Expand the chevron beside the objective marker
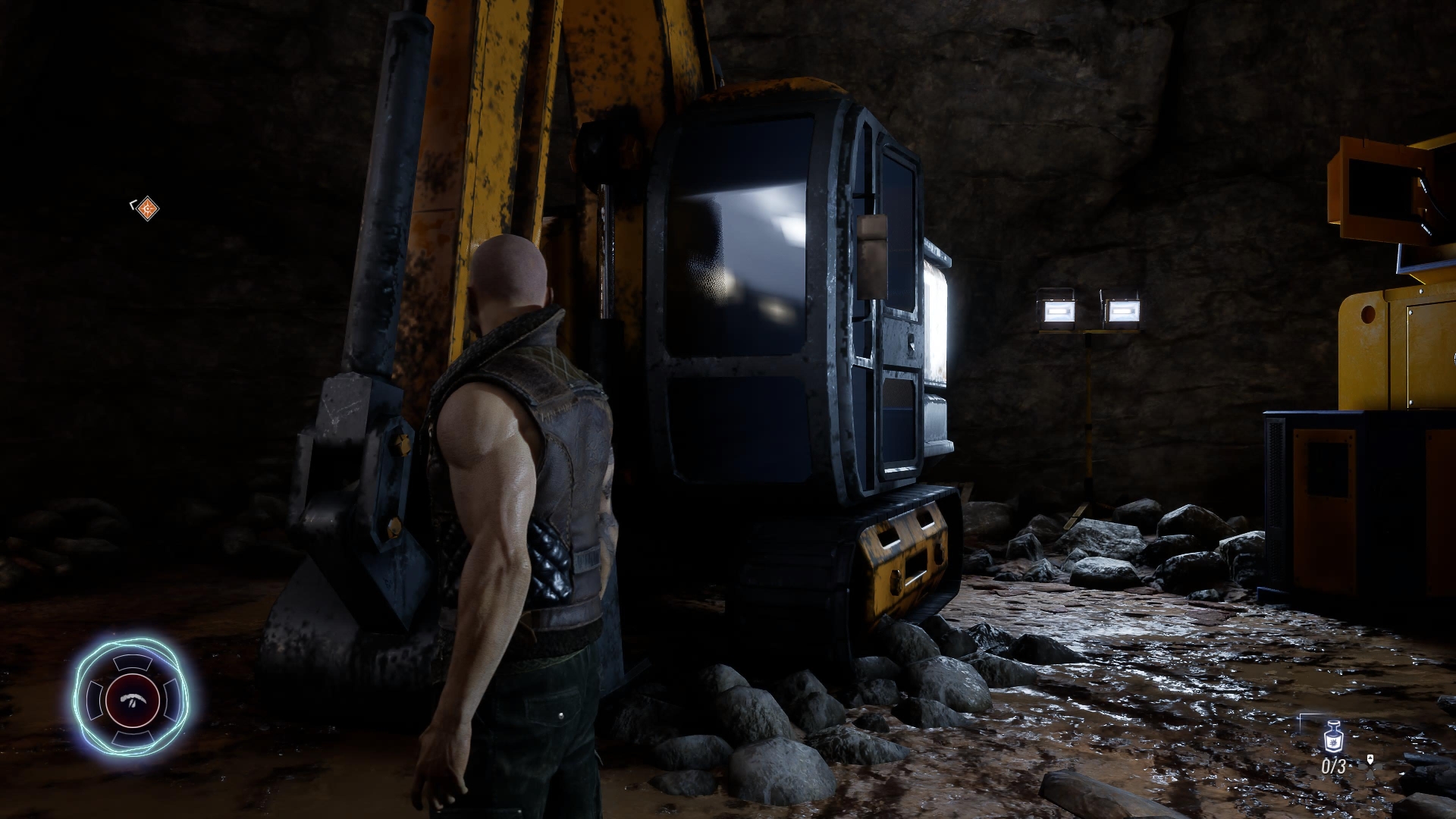Viewport: 1456px width, 819px height. (132, 206)
